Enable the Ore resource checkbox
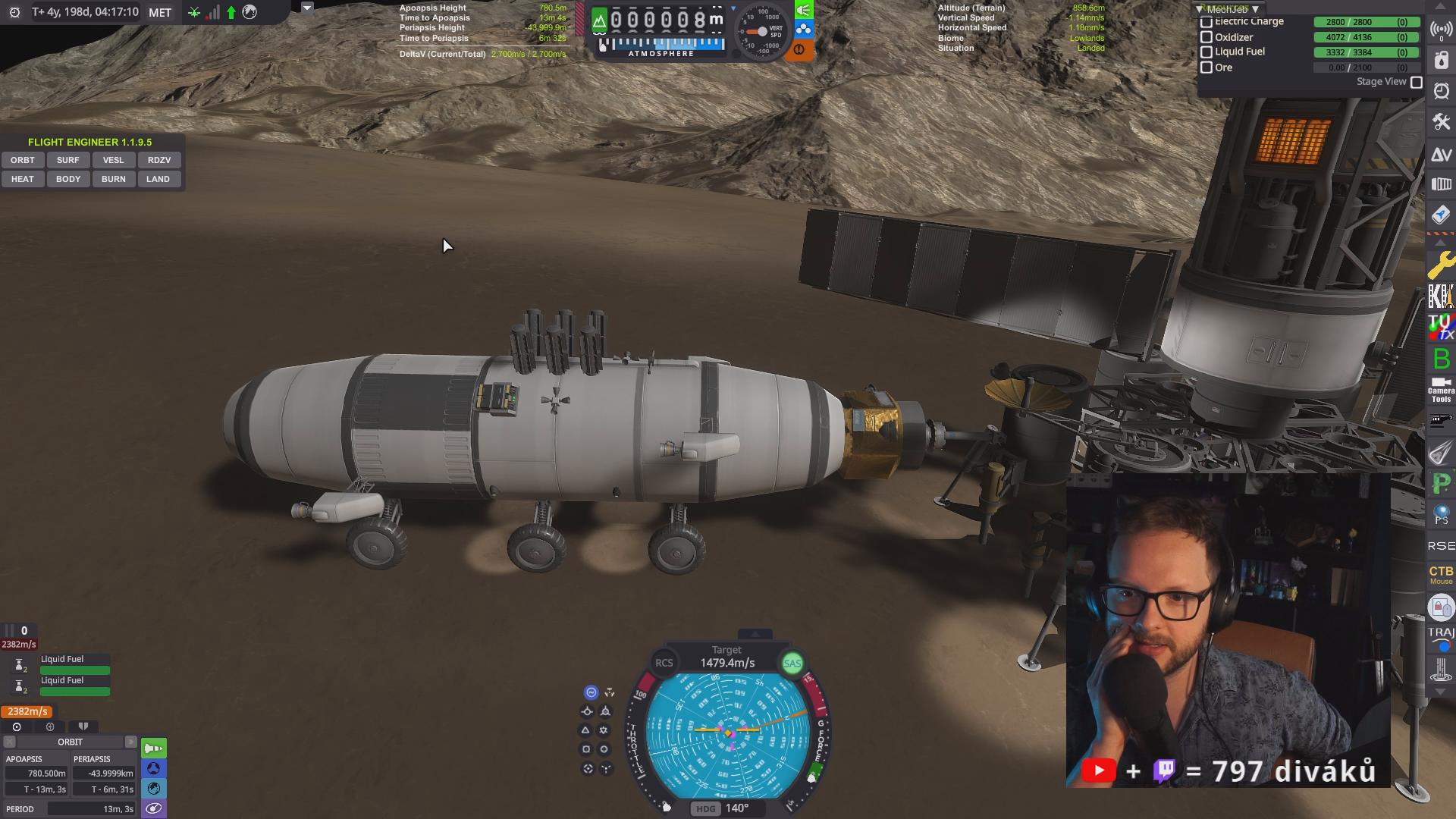This screenshot has height=819, width=1456. 1207,67
